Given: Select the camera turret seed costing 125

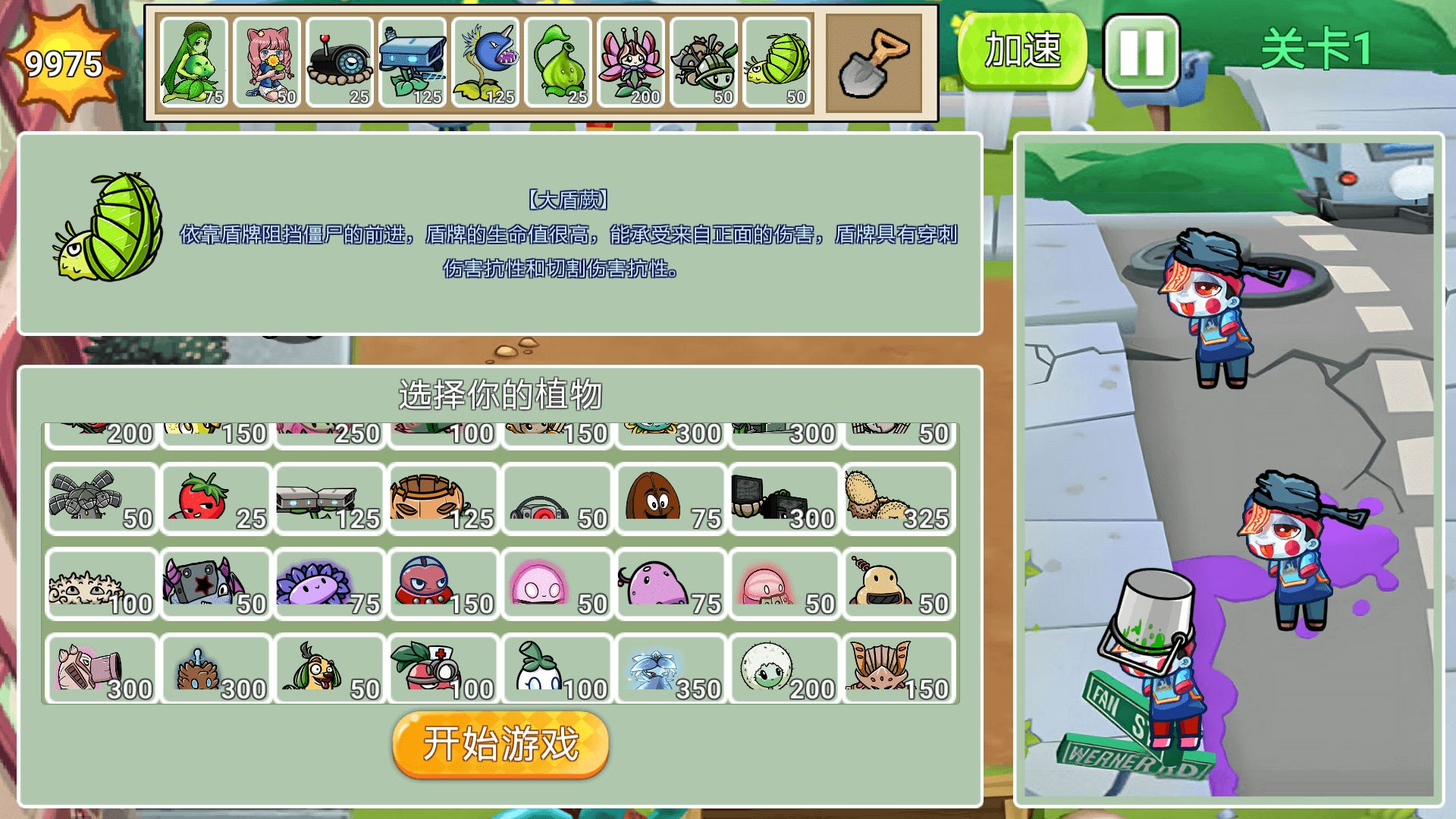Looking at the screenshot, I should click(x=413, y=61).
